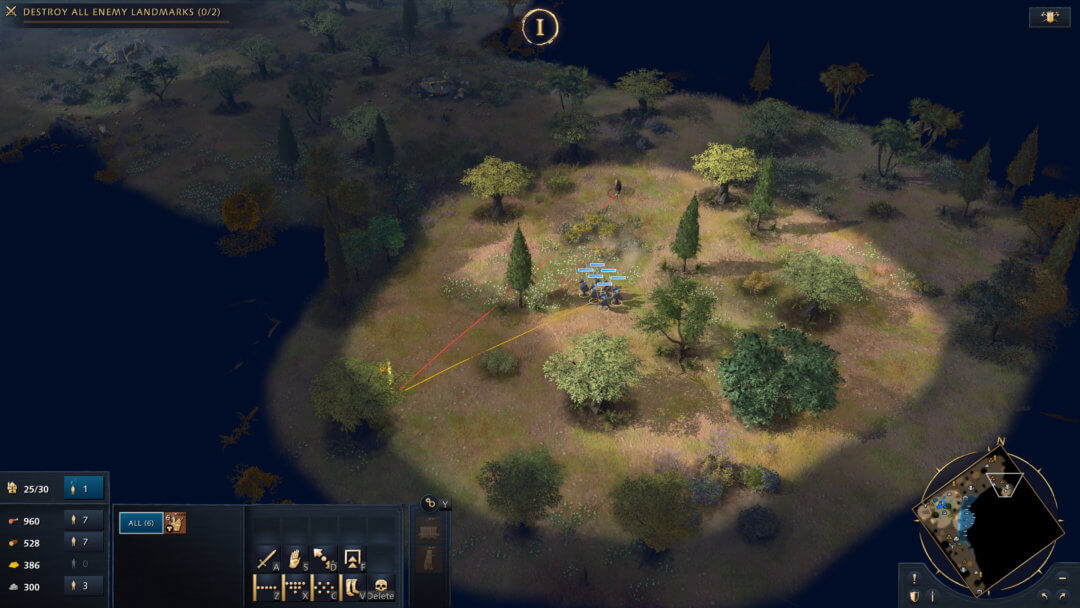Select the patrol arrow command
Viewport: 1080px width, 608px height.
click(x=324, y=559)
